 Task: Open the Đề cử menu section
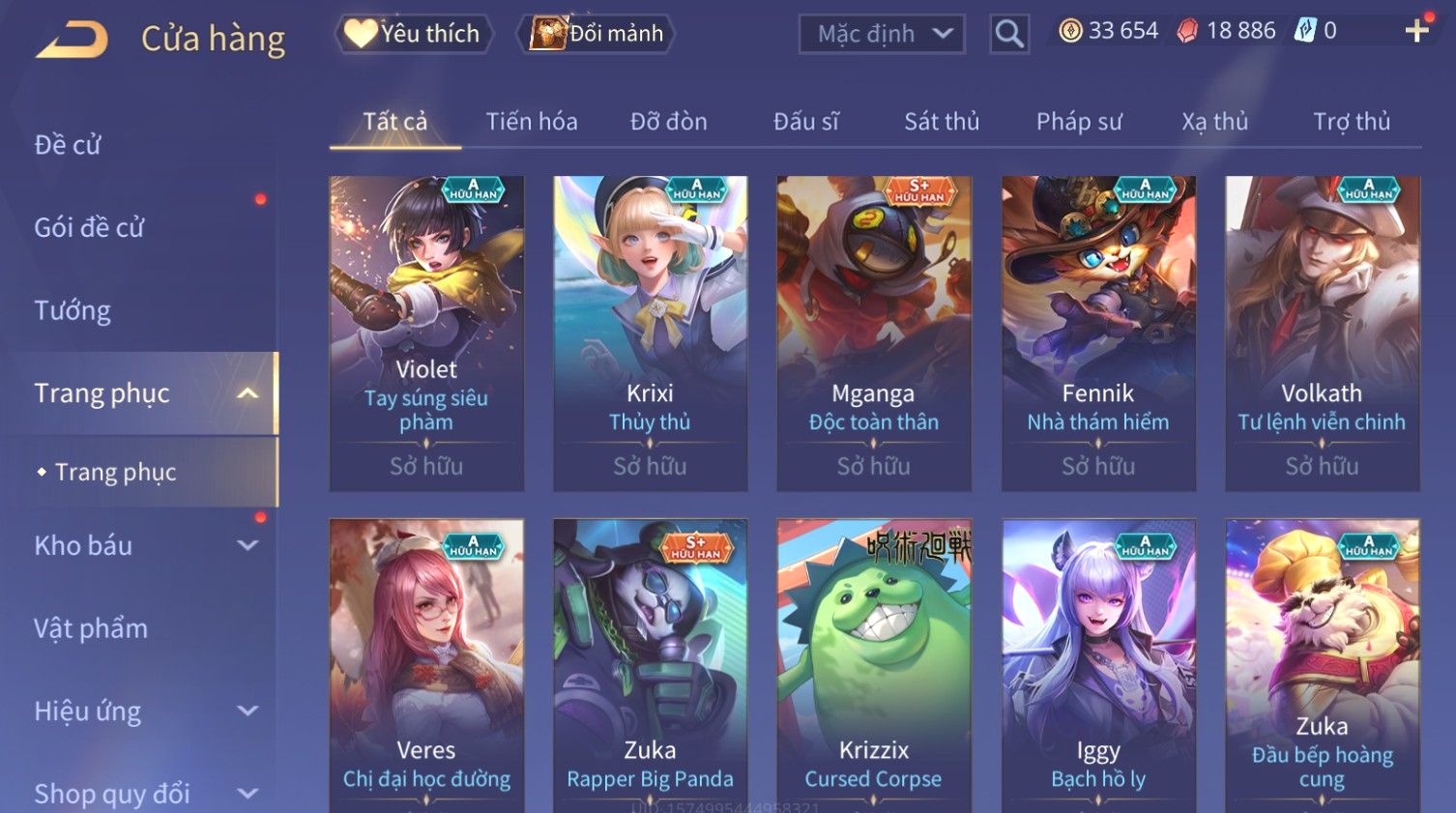68,145
